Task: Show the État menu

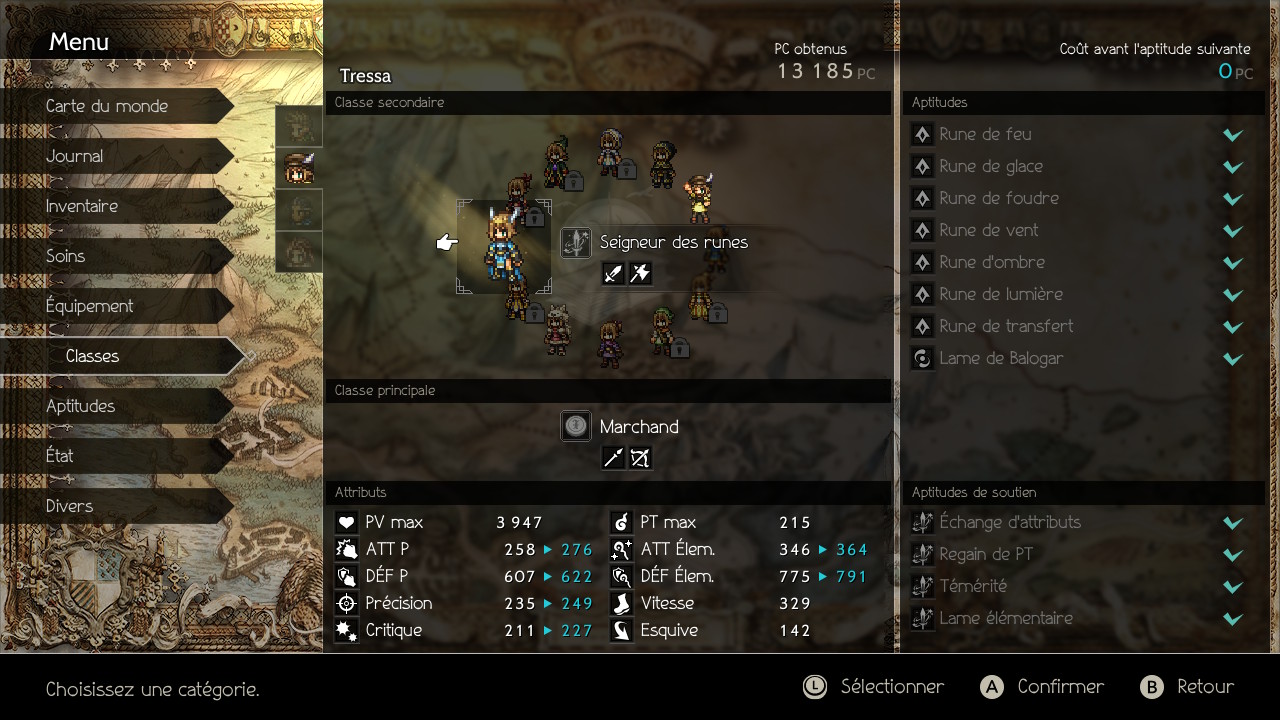Action: coord(60,456)
